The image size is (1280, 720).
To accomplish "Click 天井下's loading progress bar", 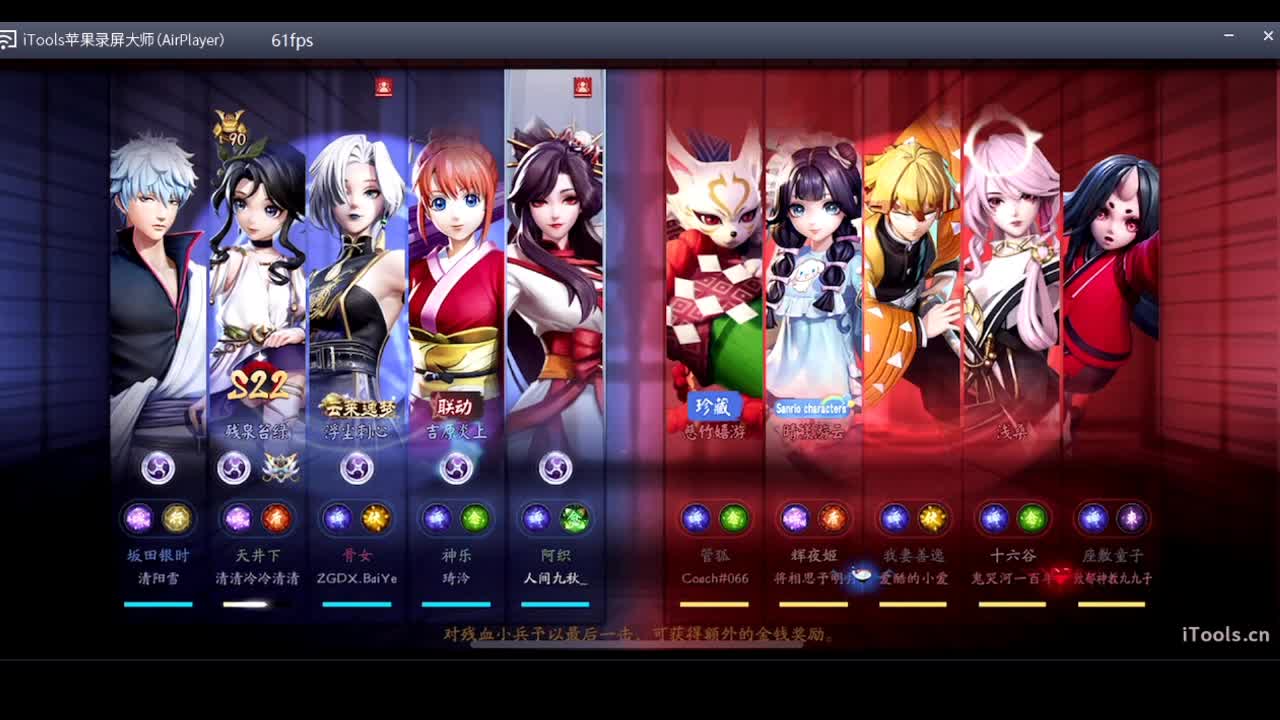I will [257, 603].
